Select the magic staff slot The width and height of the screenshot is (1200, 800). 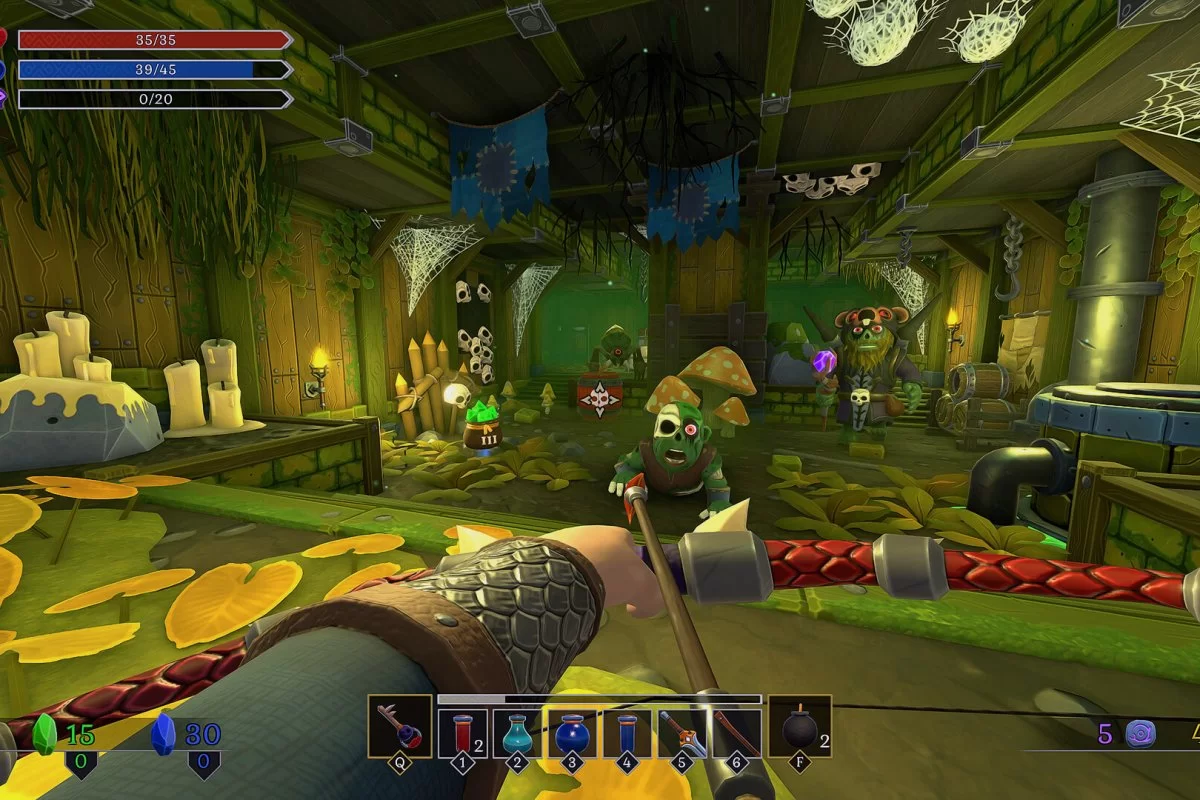(399, 726)
